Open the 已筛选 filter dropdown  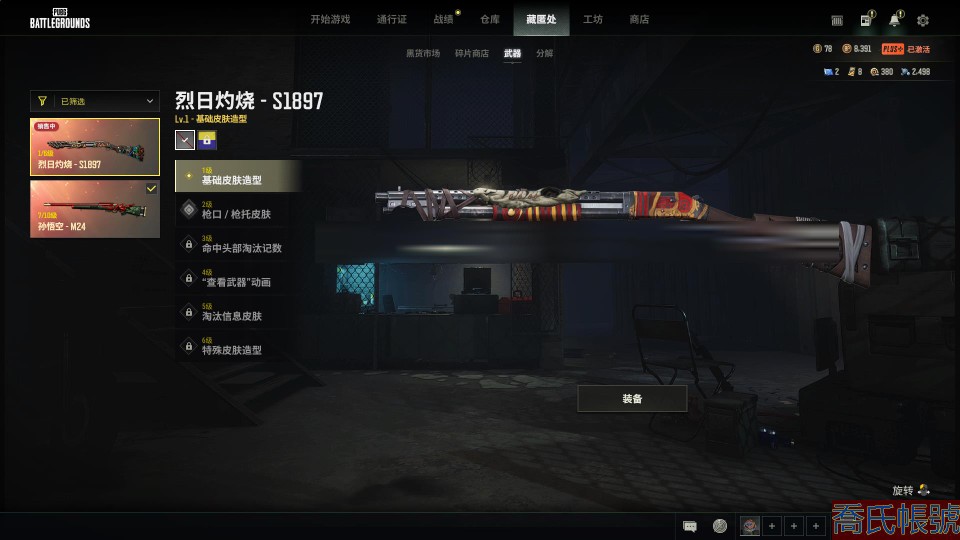(x=95, y=101)
